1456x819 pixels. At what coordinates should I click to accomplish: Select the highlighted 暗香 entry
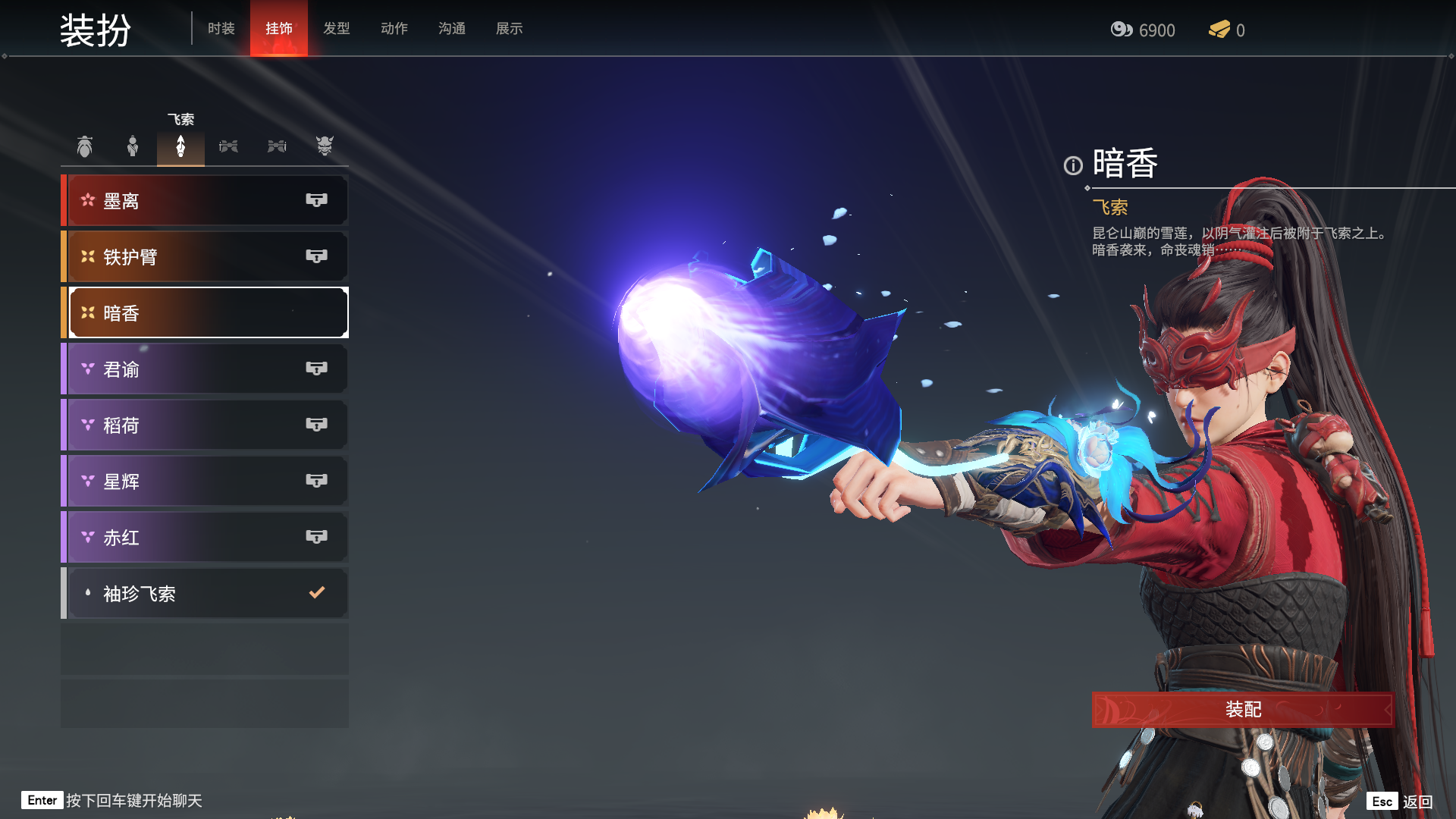point(206,313)
